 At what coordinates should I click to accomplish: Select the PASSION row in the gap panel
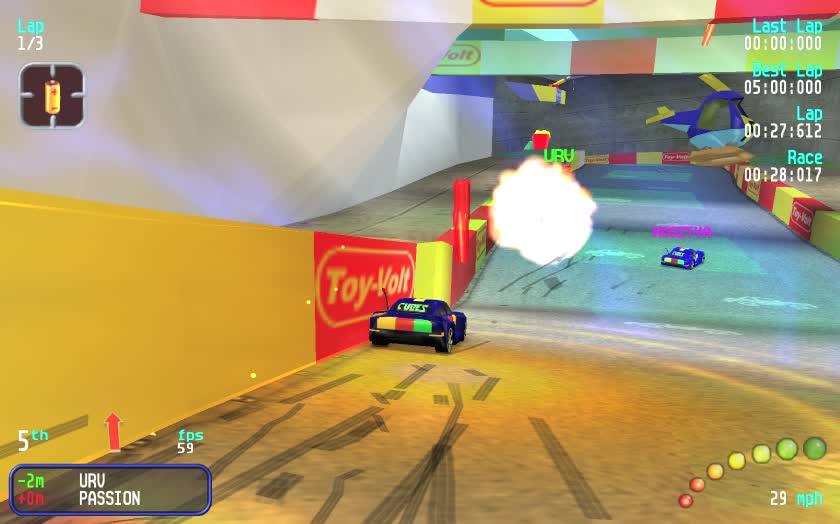point(109,498)
